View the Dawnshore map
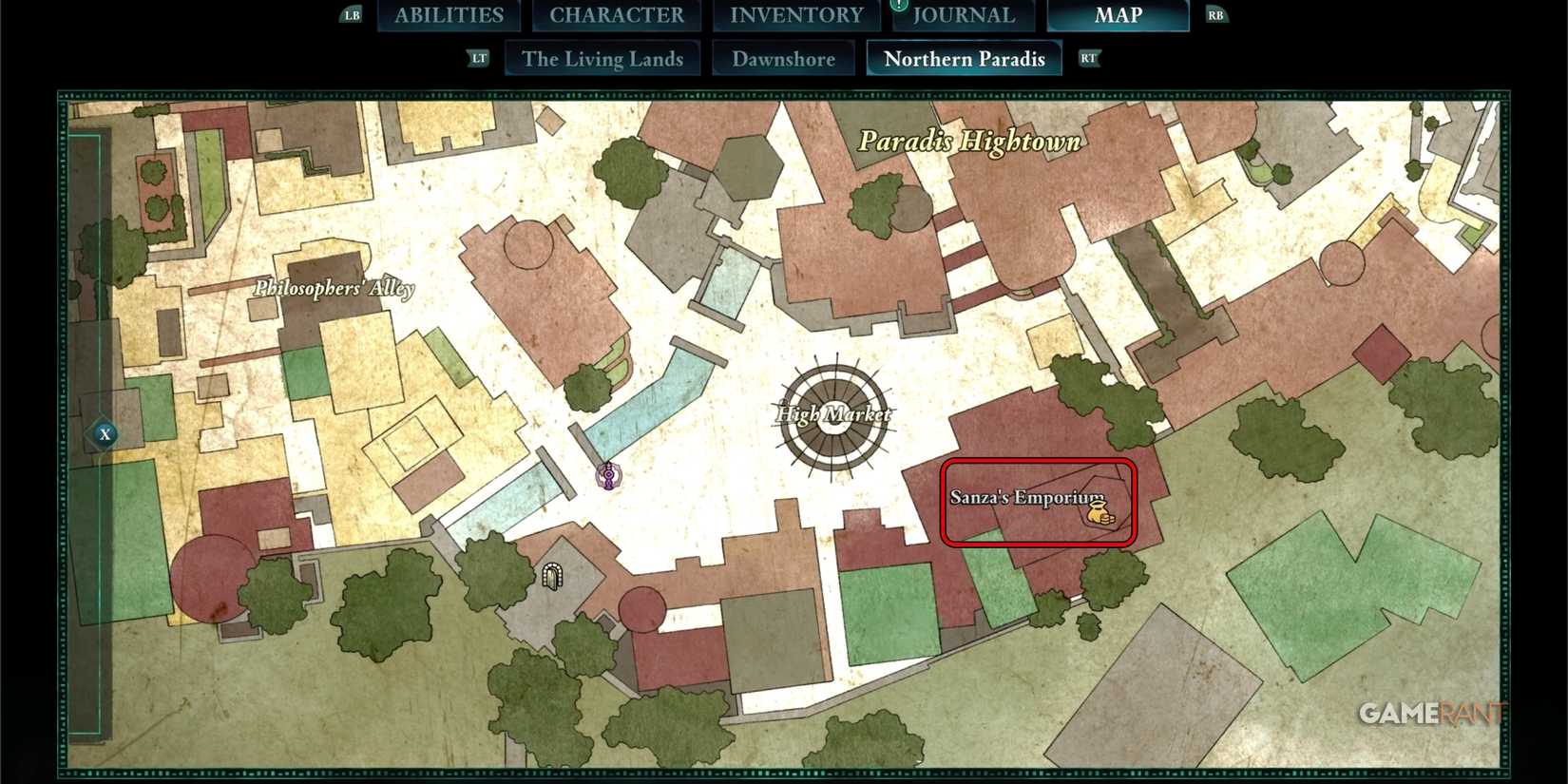 click(785, 58)
